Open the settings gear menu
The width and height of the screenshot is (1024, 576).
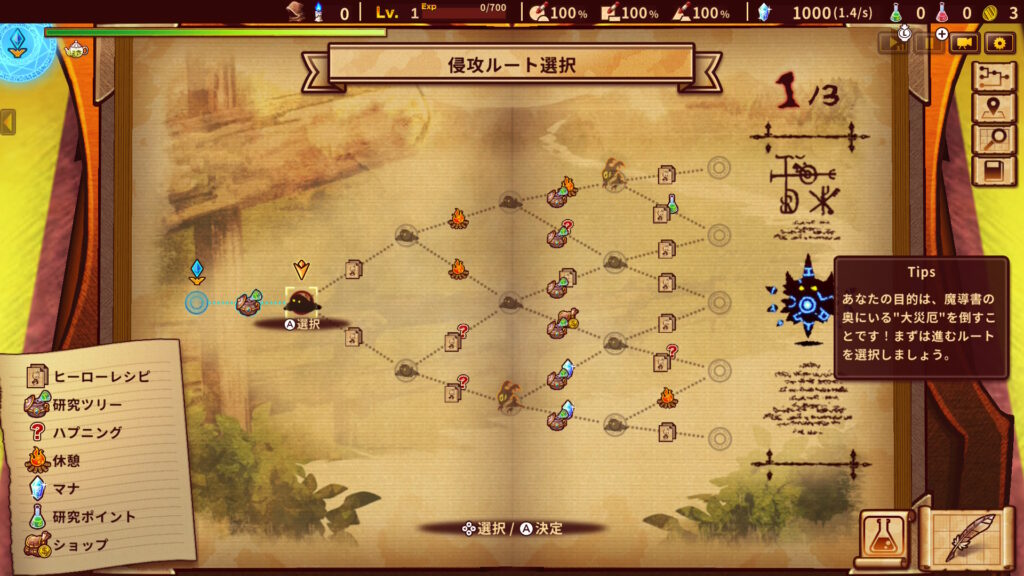999,42
